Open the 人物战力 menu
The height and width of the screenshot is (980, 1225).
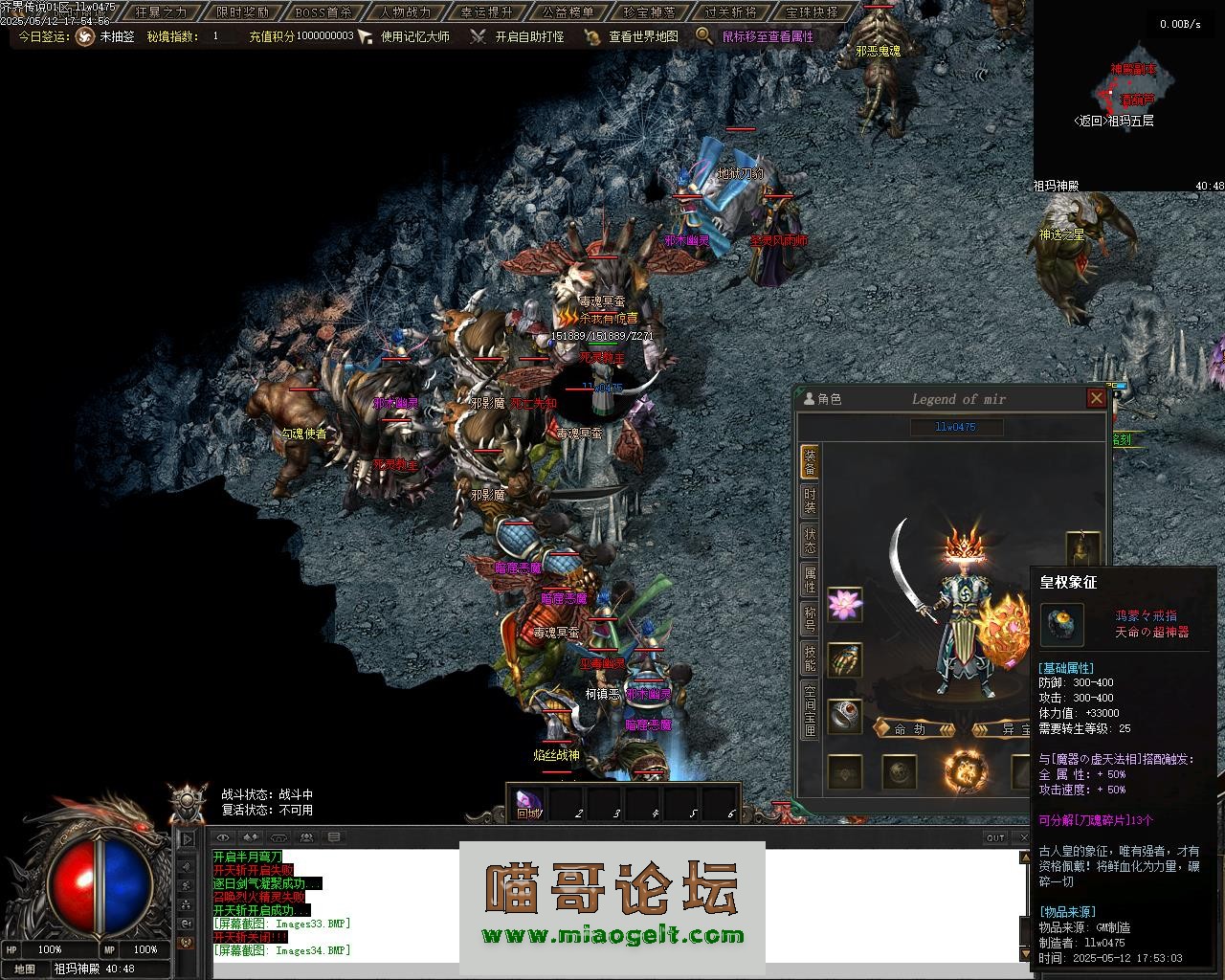tap(405, 12)
